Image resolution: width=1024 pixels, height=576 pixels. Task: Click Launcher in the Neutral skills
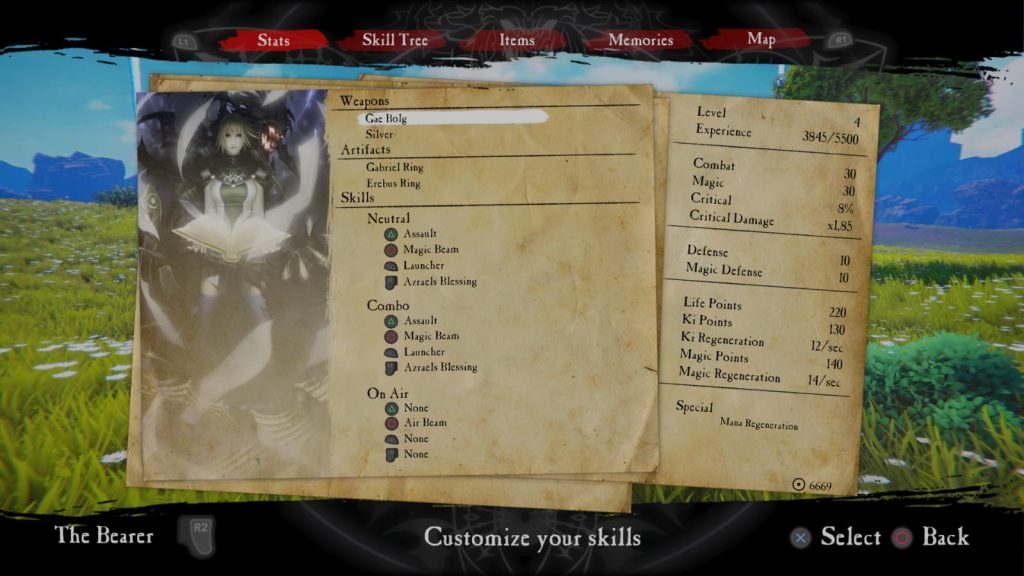coord(424,266)
